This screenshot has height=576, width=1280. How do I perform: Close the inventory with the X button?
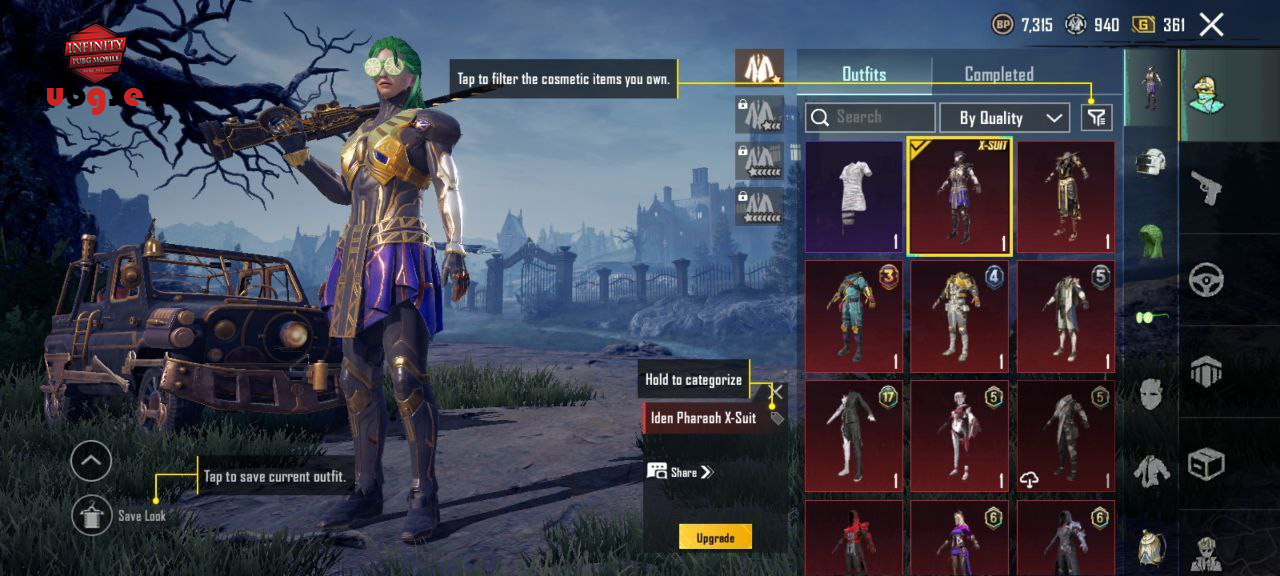pyautogui.click(x=1211, y=25)
